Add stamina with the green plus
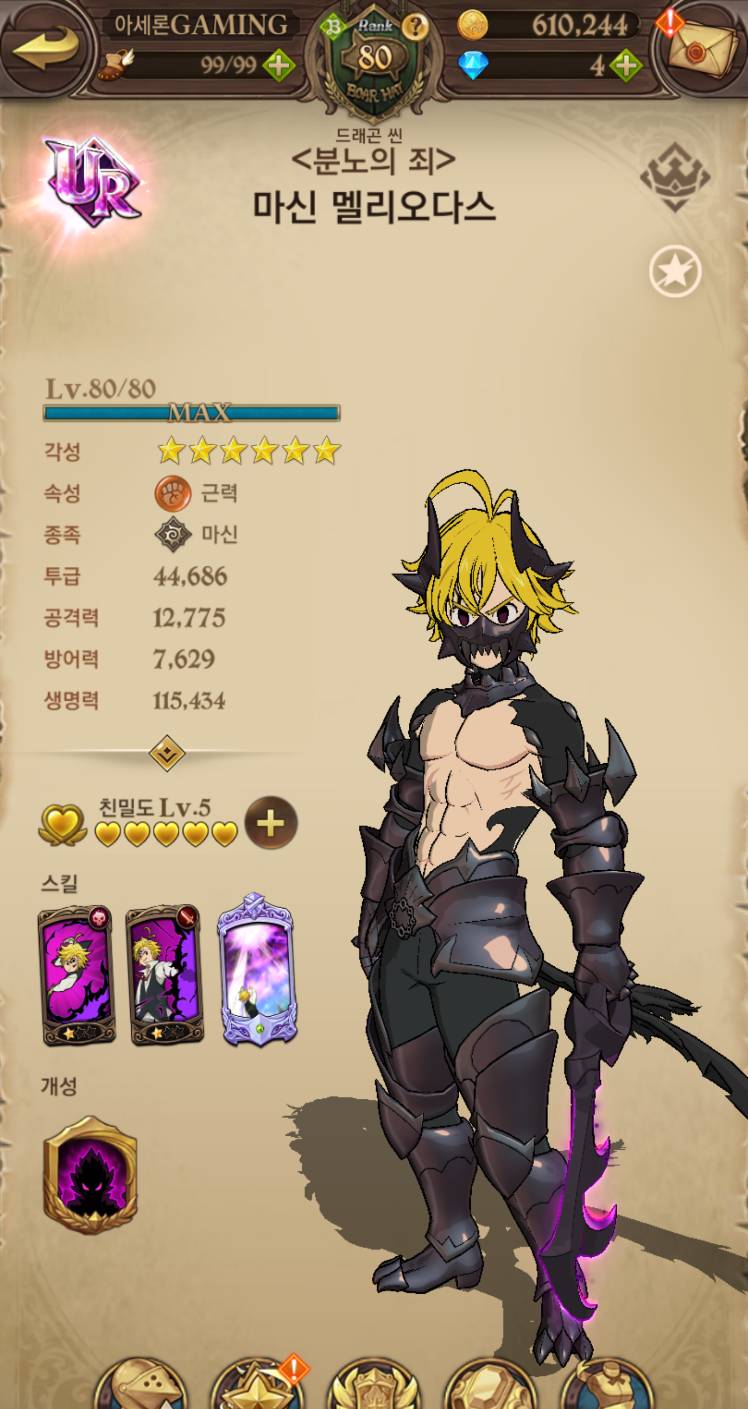This screenshot has width=748, height=1409. click(x=278, y=66)
